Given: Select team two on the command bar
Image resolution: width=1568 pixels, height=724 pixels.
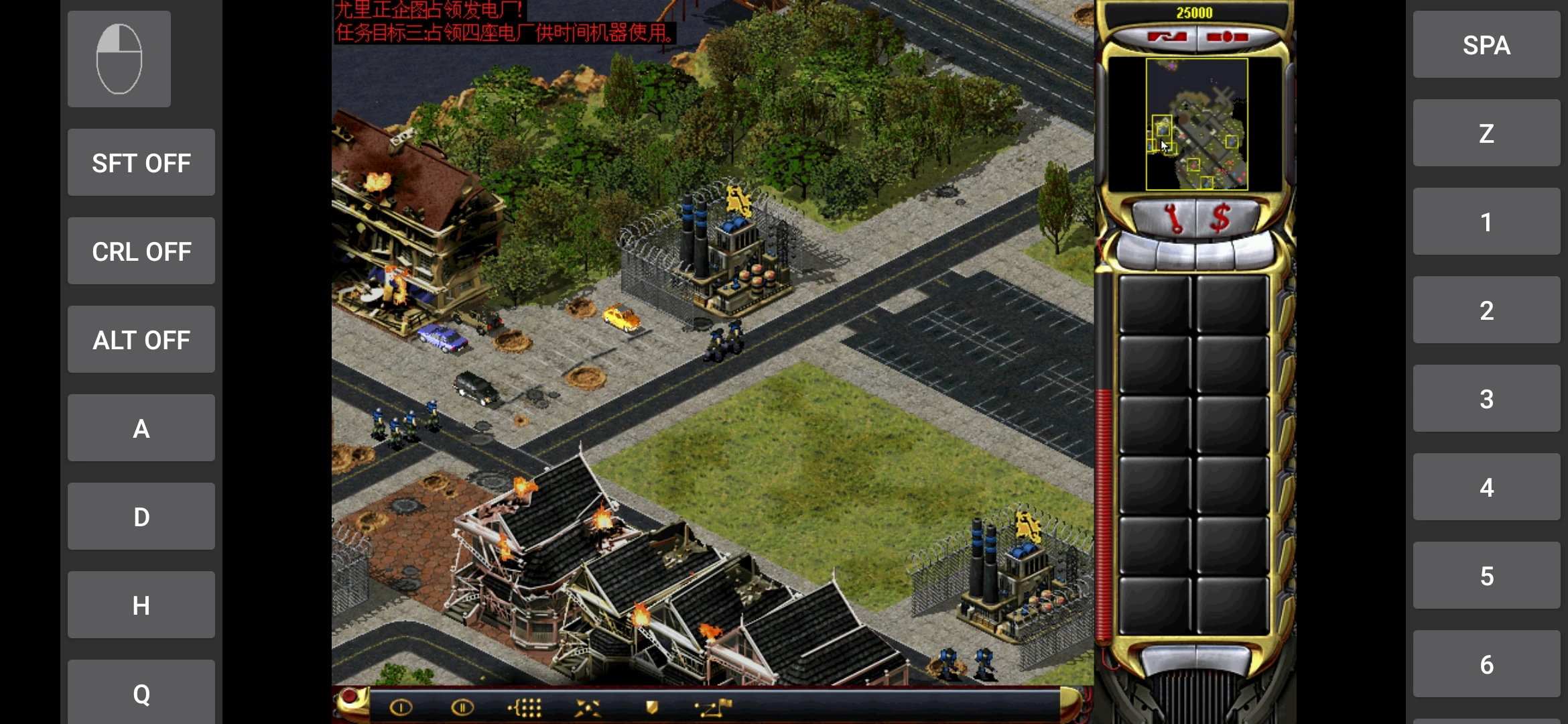Looking at the screenshot, I should 462,707.
